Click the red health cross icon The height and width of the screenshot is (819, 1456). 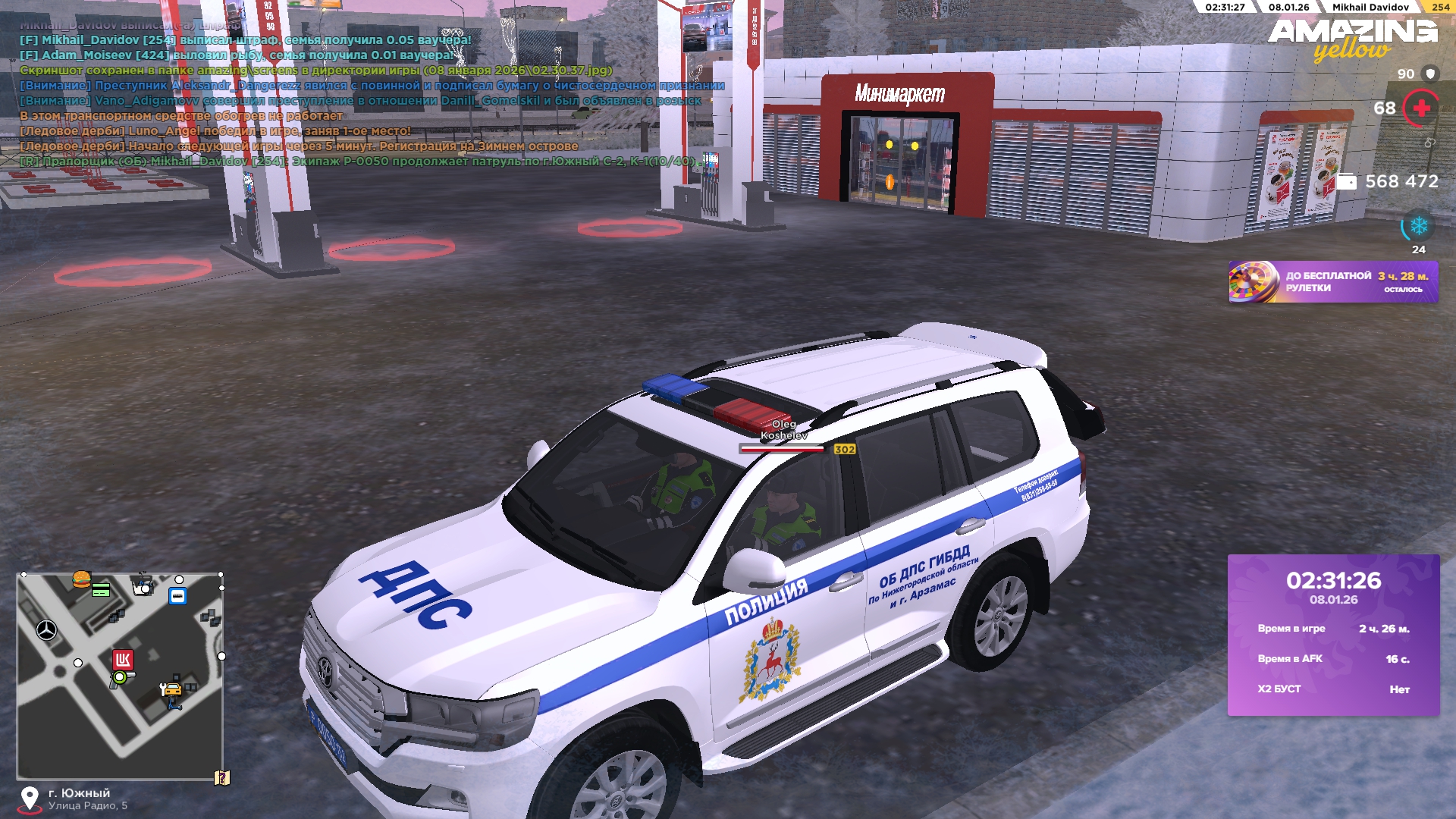[x=1421, y=108]
